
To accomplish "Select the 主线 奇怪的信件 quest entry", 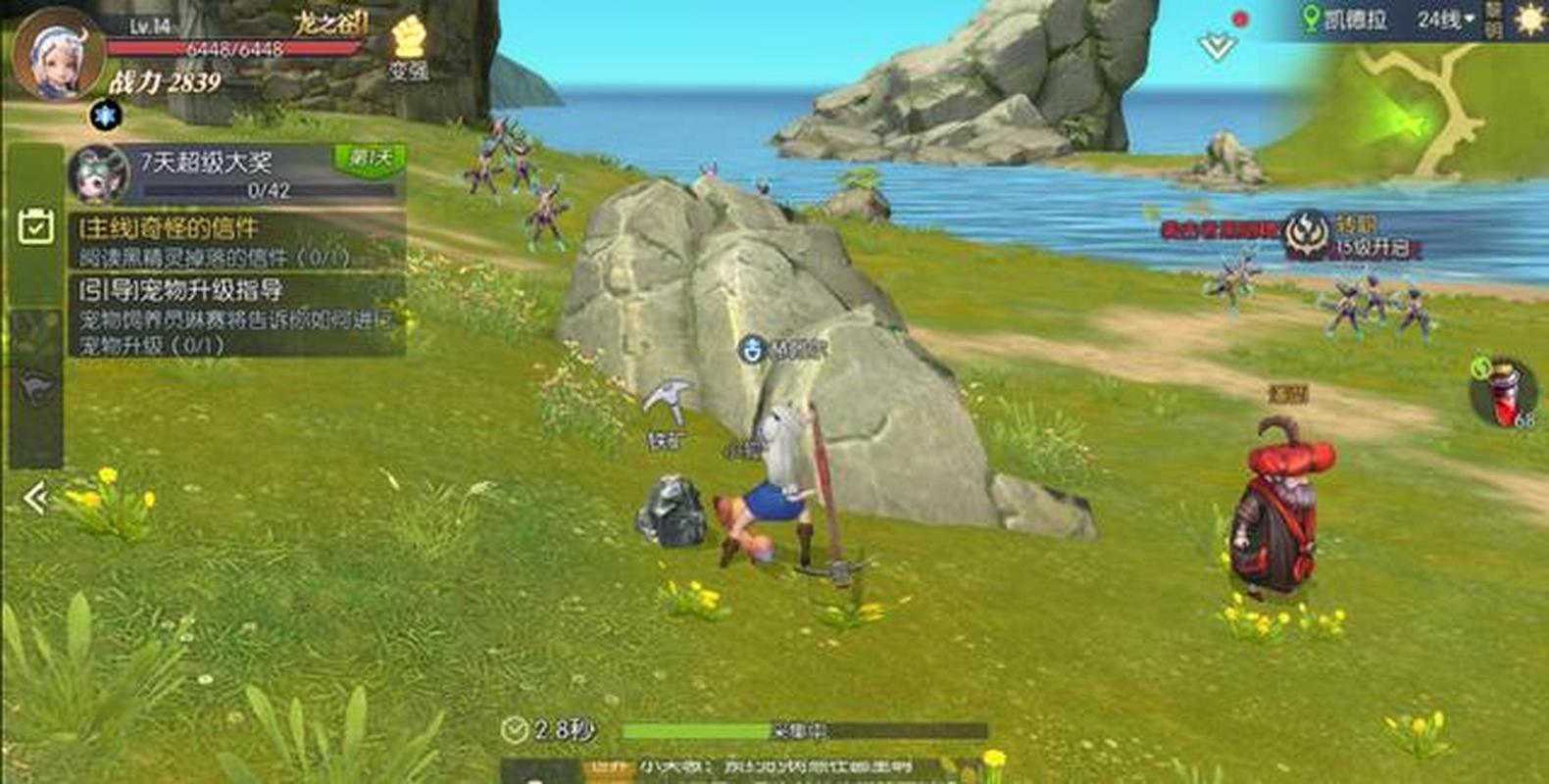I will 235,241.
